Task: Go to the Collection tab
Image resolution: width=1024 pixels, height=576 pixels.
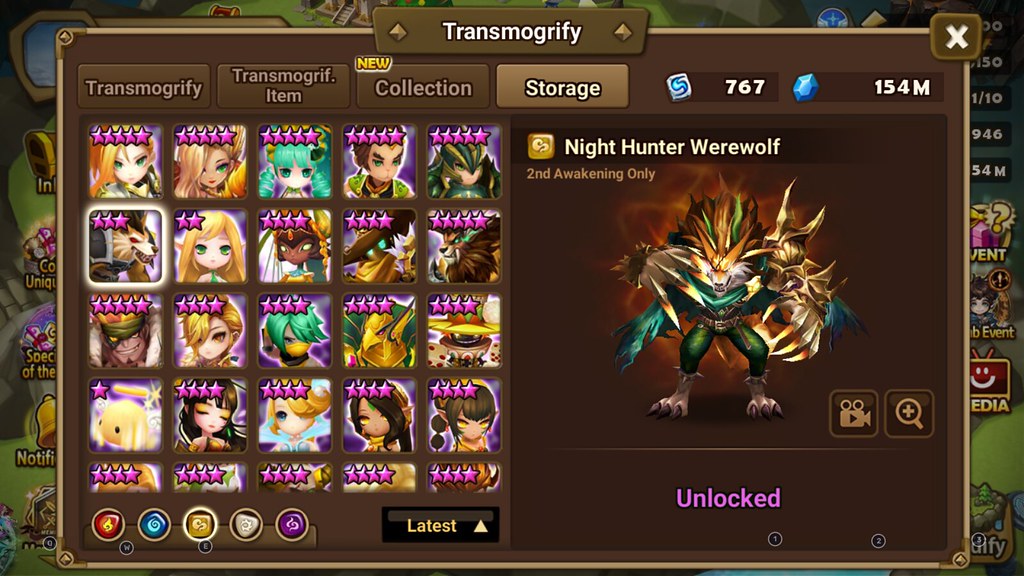Action: (x=423, y=87)
